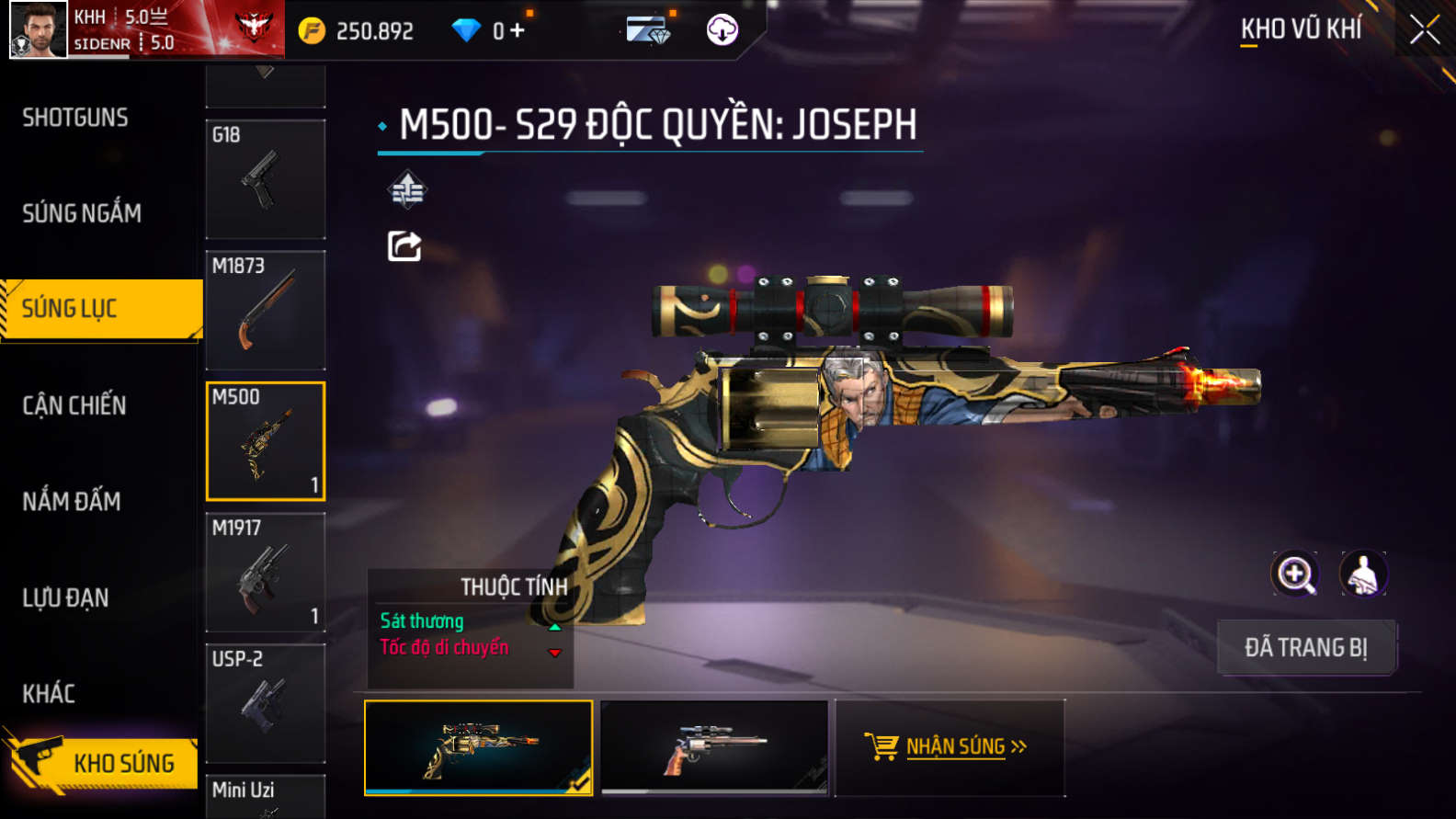The height and width of the screenshot is (819, 1456).
Task: Switch to the Shotguns category
Action: pos(75,118)
